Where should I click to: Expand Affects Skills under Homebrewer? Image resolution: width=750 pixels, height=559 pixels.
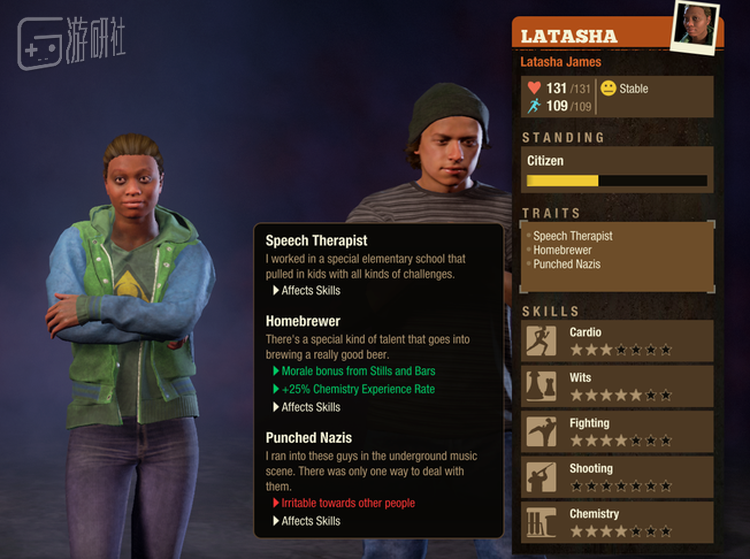pos(310,407)
